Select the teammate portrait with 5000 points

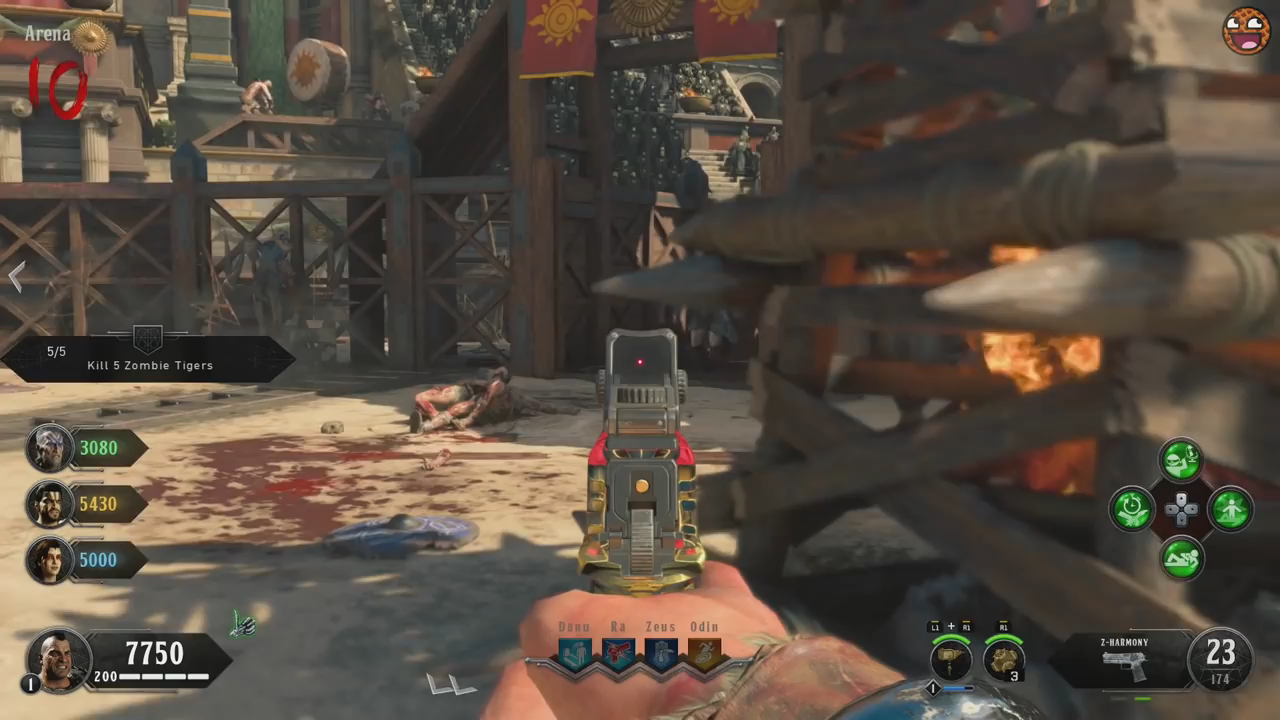point(49,560)
